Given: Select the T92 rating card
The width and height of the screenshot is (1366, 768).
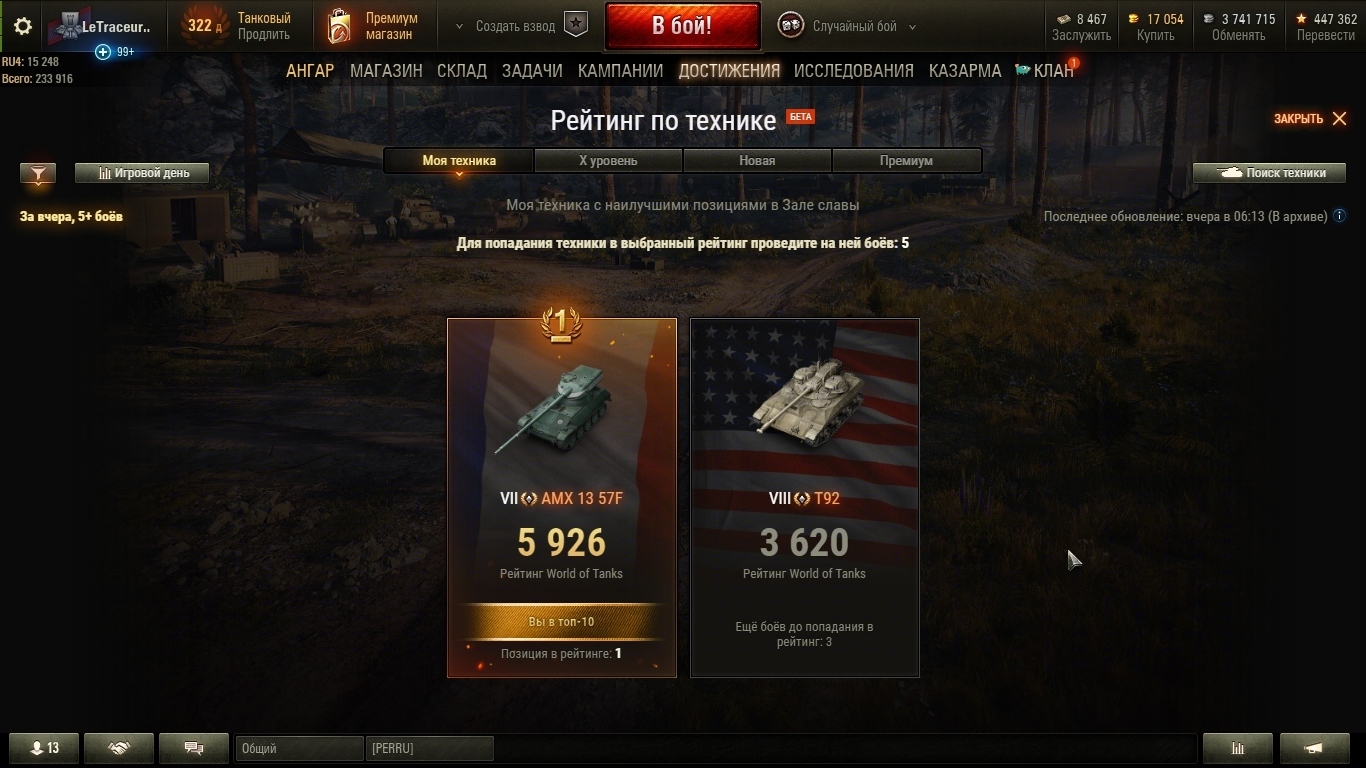Looking at the screenshot, I should coord(805,498).
